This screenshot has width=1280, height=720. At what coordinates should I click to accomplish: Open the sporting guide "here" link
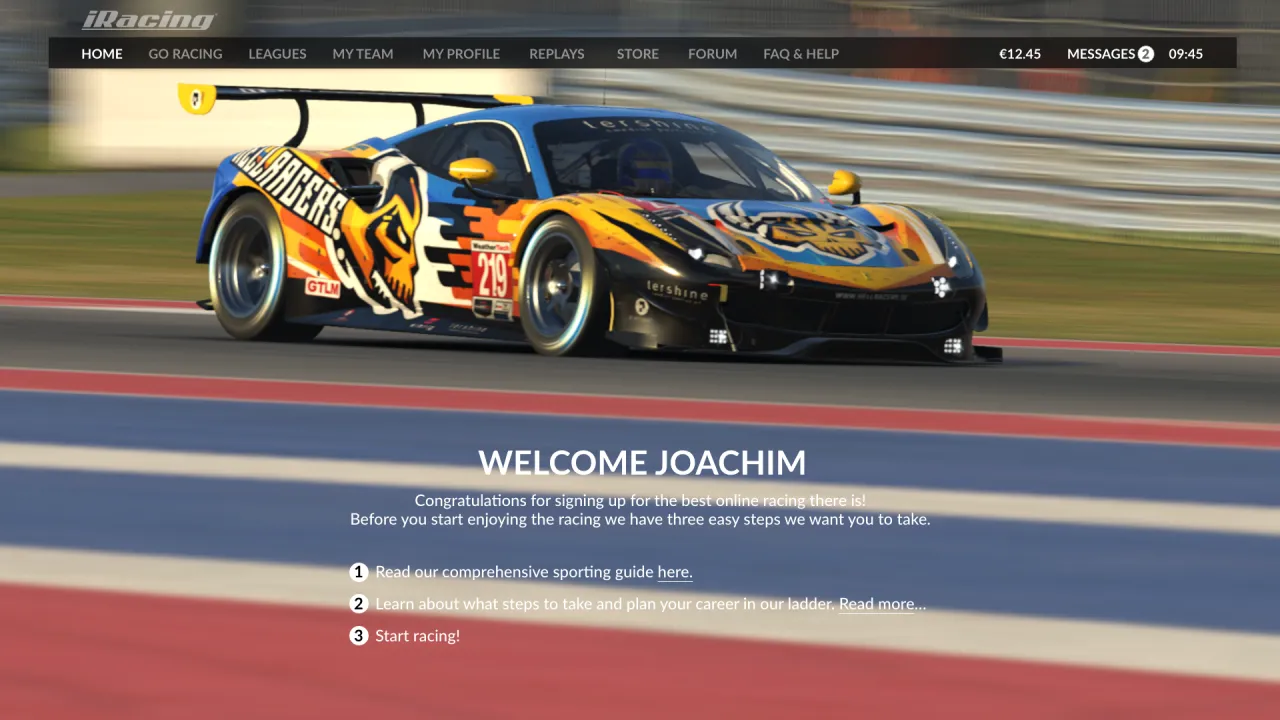675,573
